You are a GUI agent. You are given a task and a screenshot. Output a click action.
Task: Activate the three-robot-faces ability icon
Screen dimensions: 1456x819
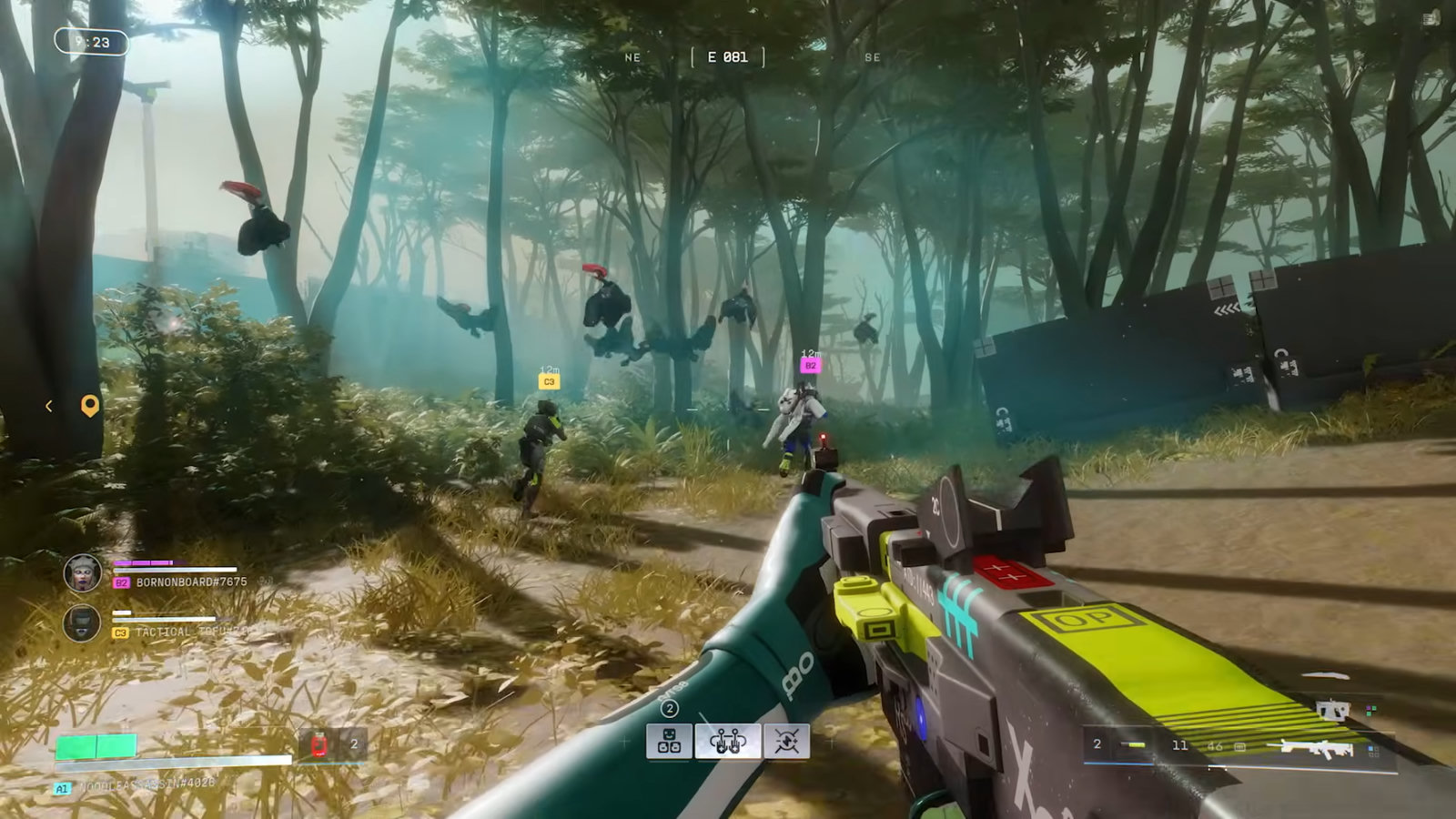click(669, 742)
